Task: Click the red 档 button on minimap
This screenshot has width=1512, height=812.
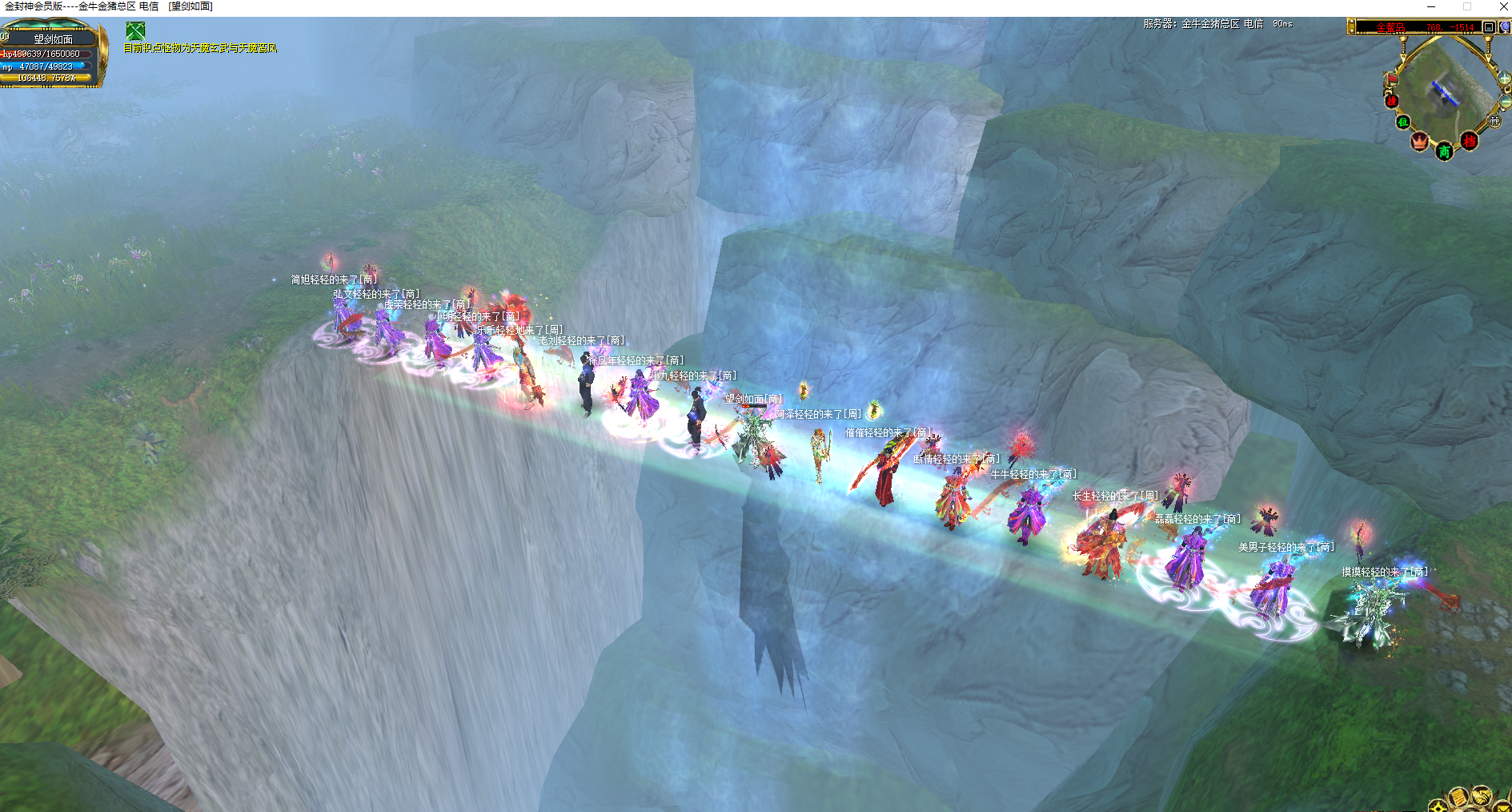Action: [x=1469, y=142]
